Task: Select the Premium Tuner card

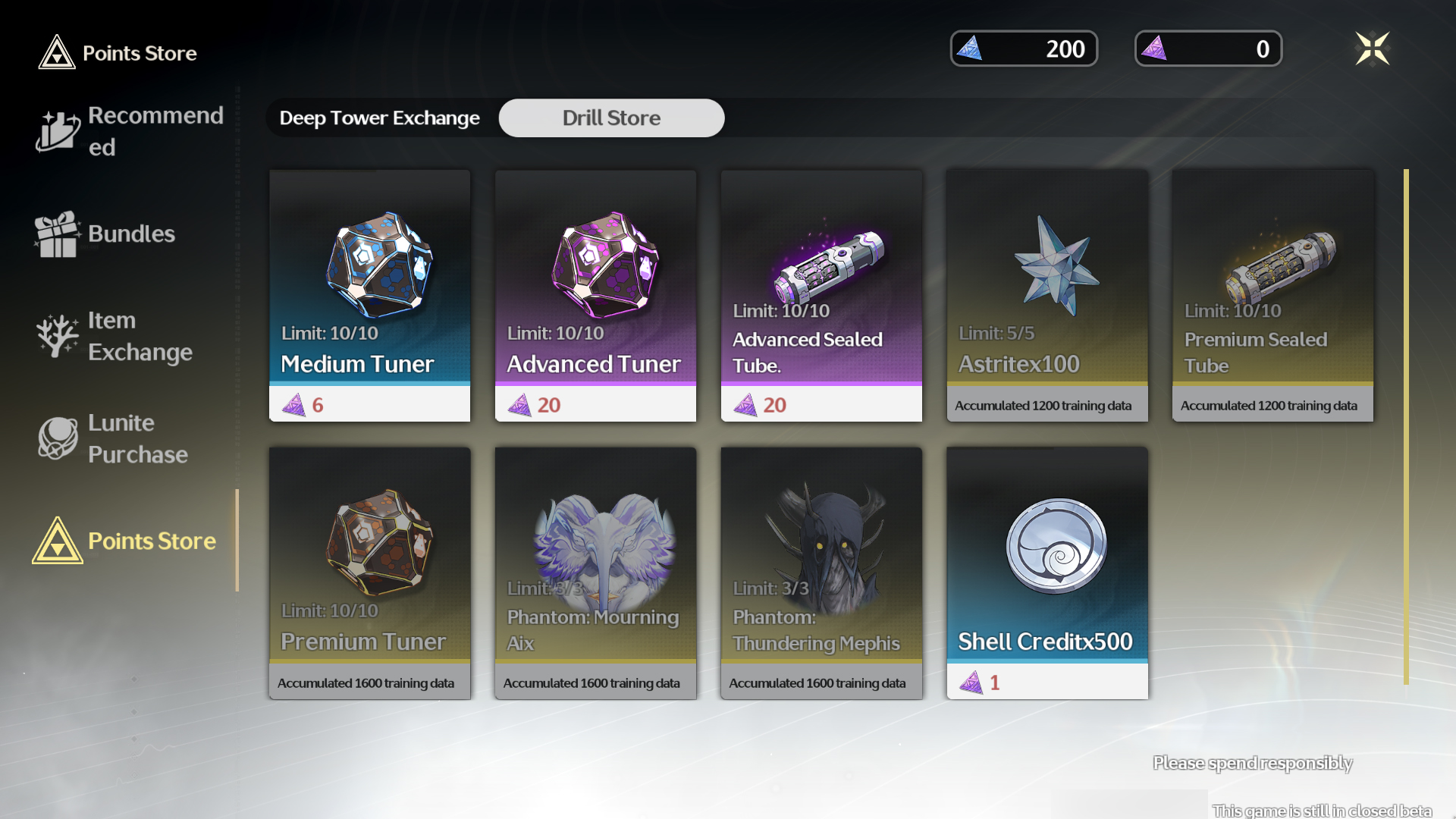Action: click(369, 573)
